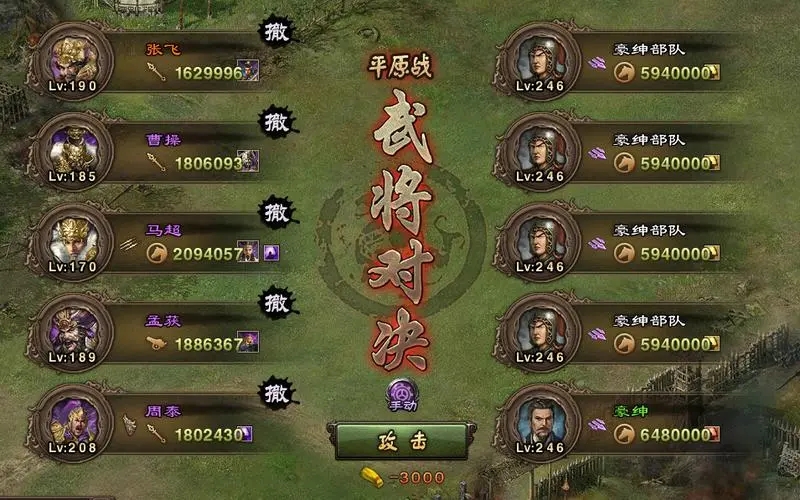Withdraw 孟获 using his 撤 button
The width and height of the screenshot is (800, 500).
[x=275, y=302]
